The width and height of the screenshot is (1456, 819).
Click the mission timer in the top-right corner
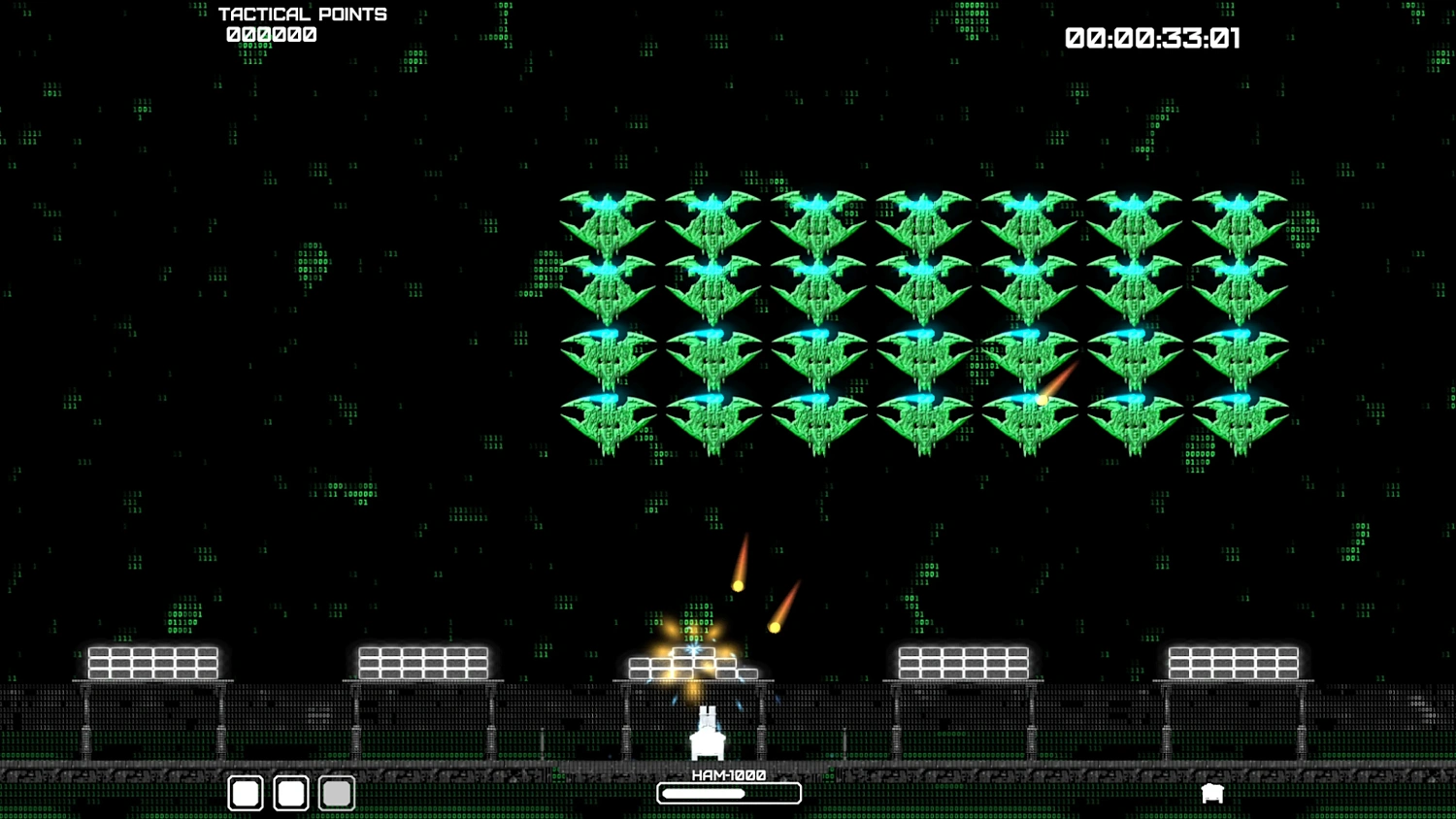(1153, 39)
